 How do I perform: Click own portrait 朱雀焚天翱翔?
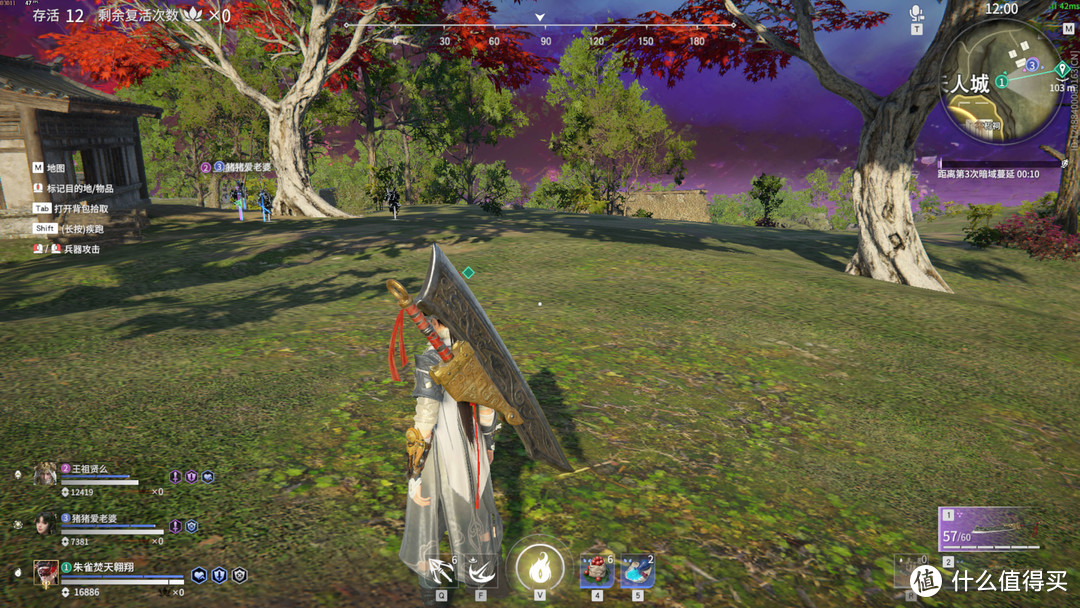point(46,572)
